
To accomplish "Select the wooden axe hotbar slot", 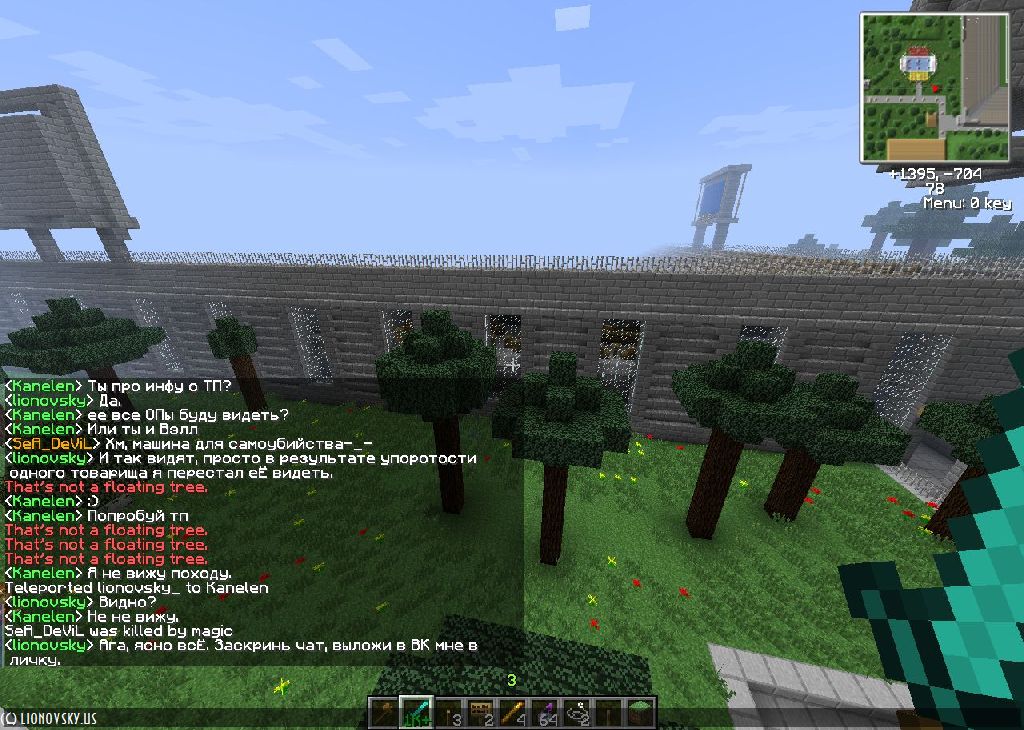I will tap(385, 713).
